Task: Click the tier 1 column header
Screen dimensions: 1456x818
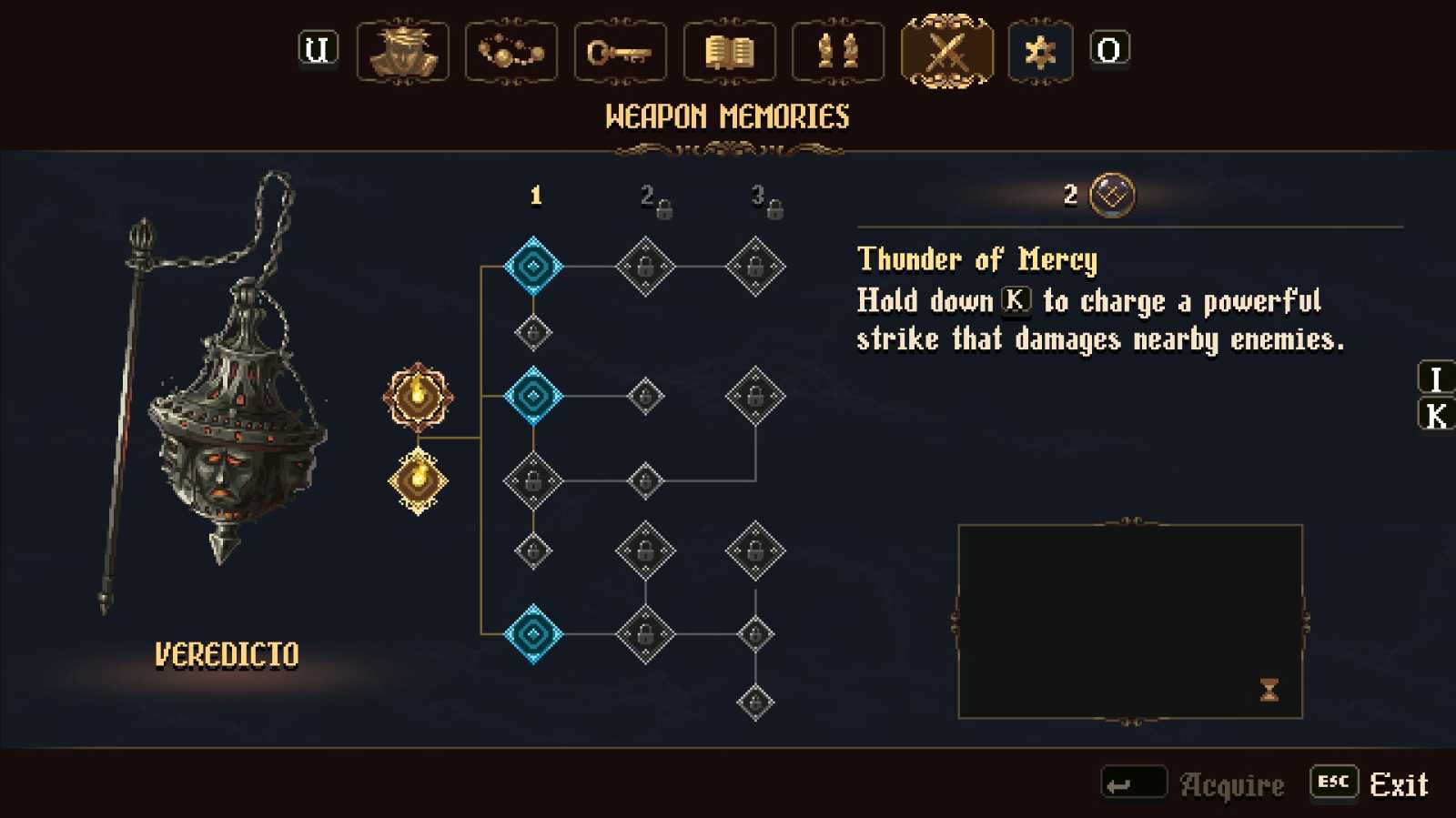Action: tap(536, 195)
